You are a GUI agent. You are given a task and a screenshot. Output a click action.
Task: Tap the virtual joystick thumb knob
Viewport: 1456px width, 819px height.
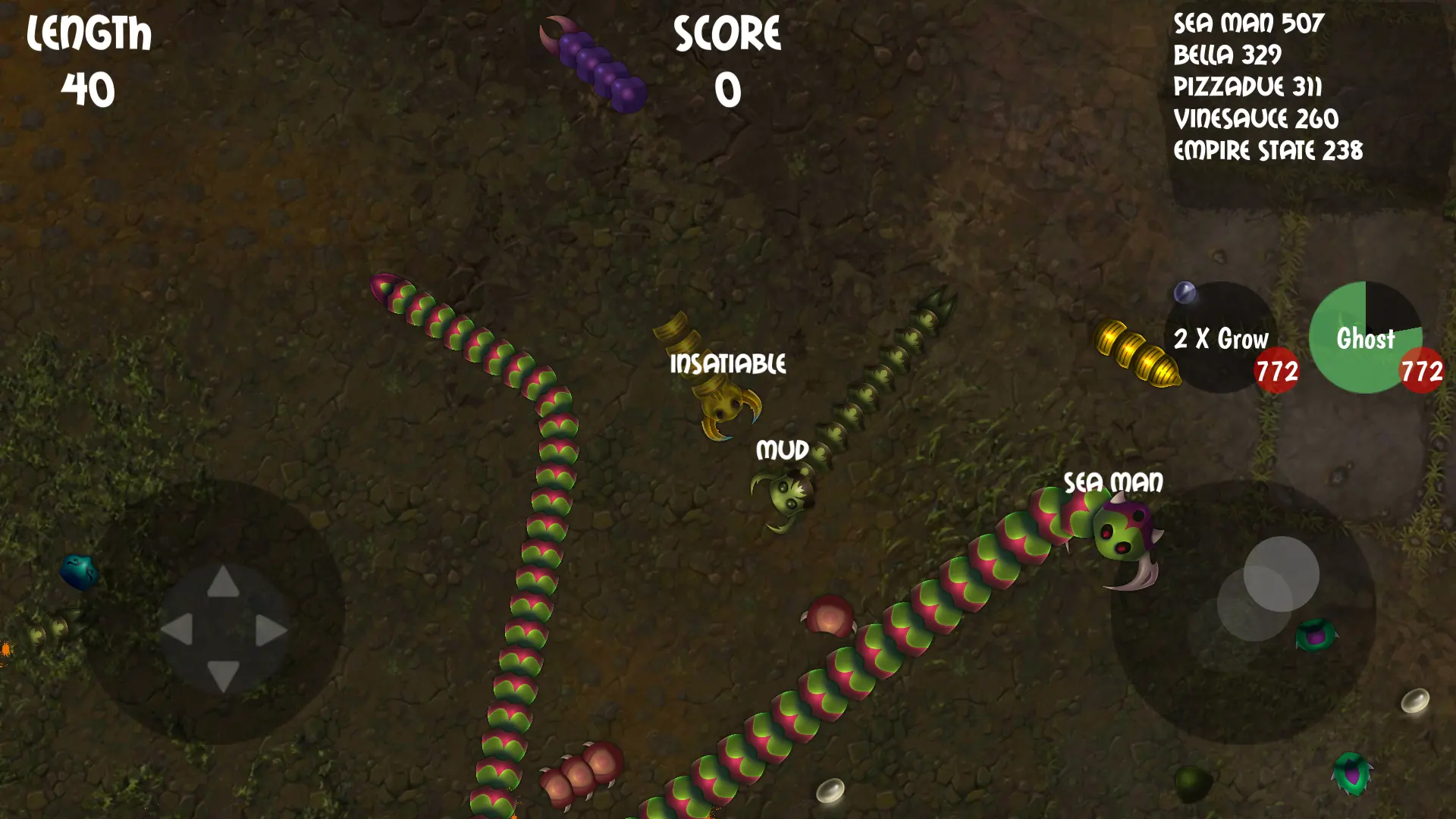[x=1281, y=574]
